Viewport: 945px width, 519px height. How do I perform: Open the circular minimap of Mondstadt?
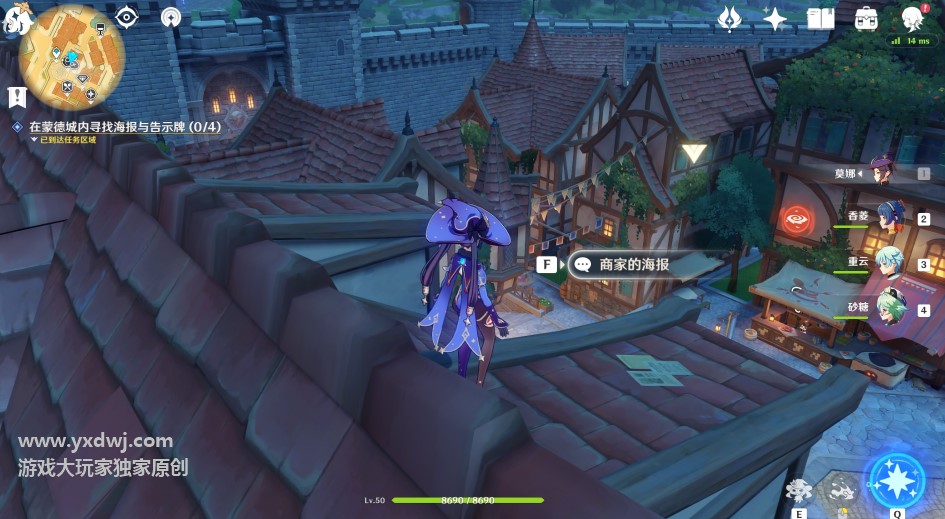(x=71, y=57)
